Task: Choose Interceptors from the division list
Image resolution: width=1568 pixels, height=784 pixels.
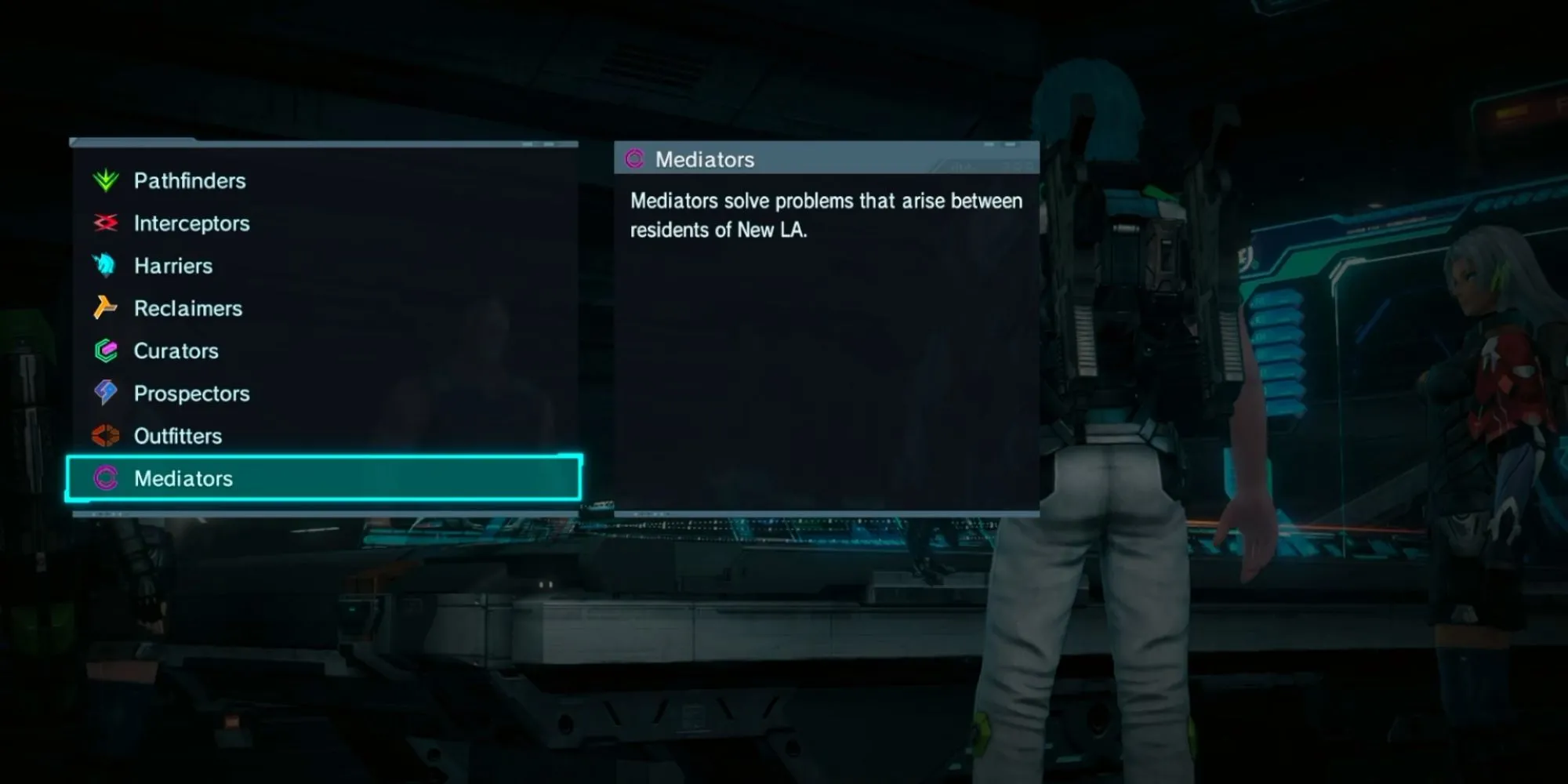Action: (x=191, y=223)
